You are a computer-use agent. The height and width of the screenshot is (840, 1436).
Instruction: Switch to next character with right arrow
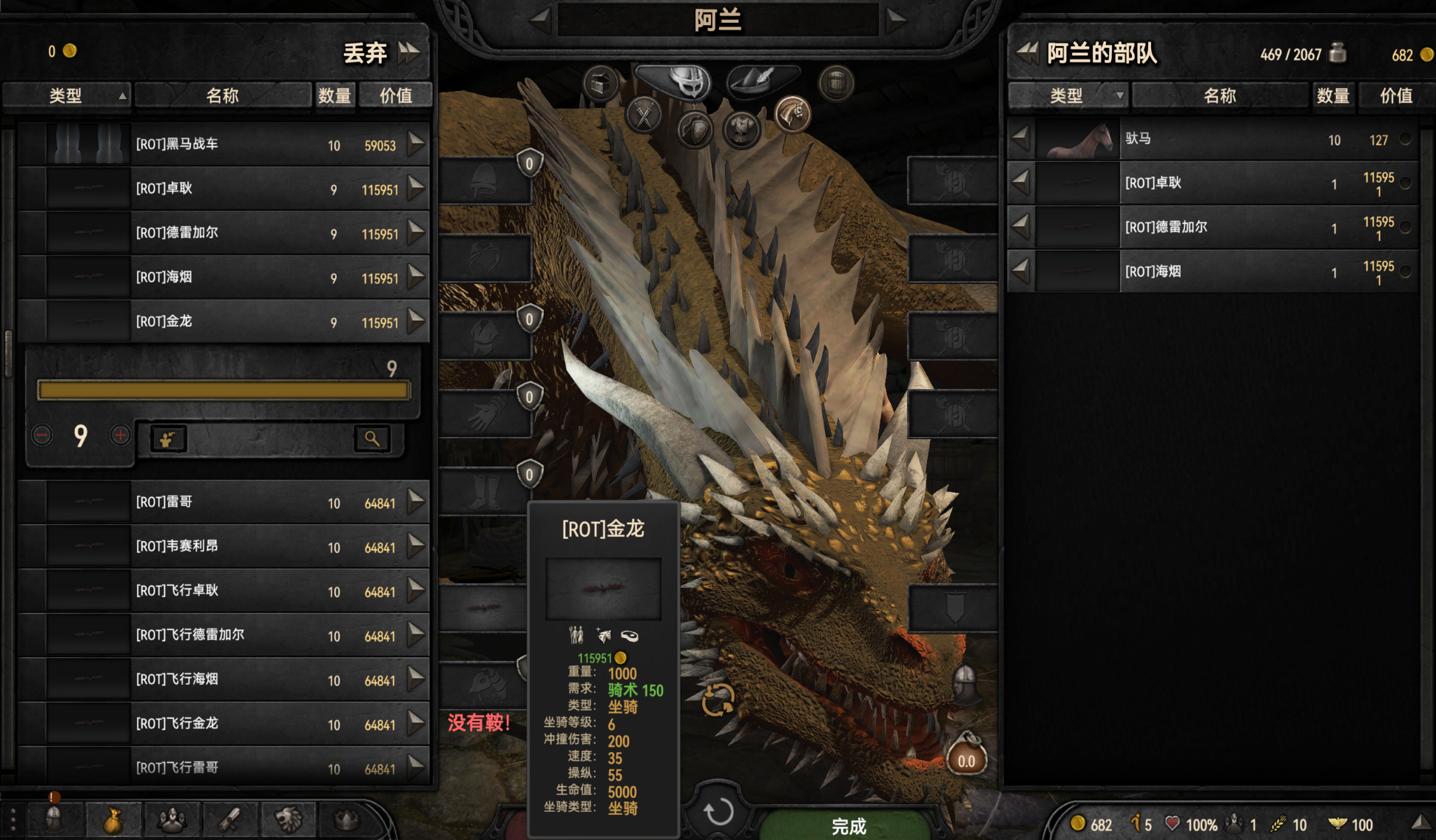pyautogui.click(x=896, y=20)
